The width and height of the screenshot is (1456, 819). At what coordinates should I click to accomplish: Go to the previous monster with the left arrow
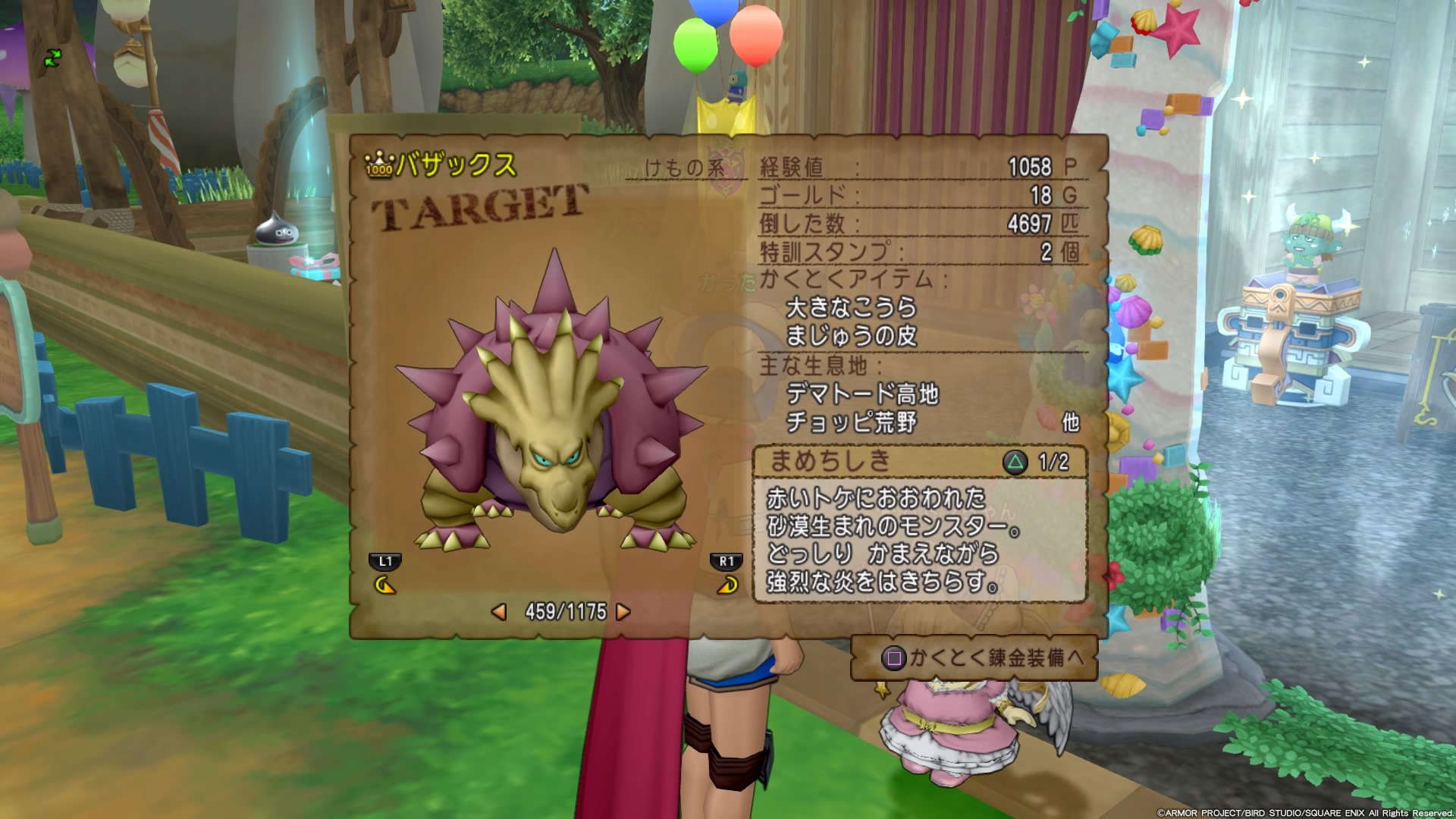pos(499,612)
